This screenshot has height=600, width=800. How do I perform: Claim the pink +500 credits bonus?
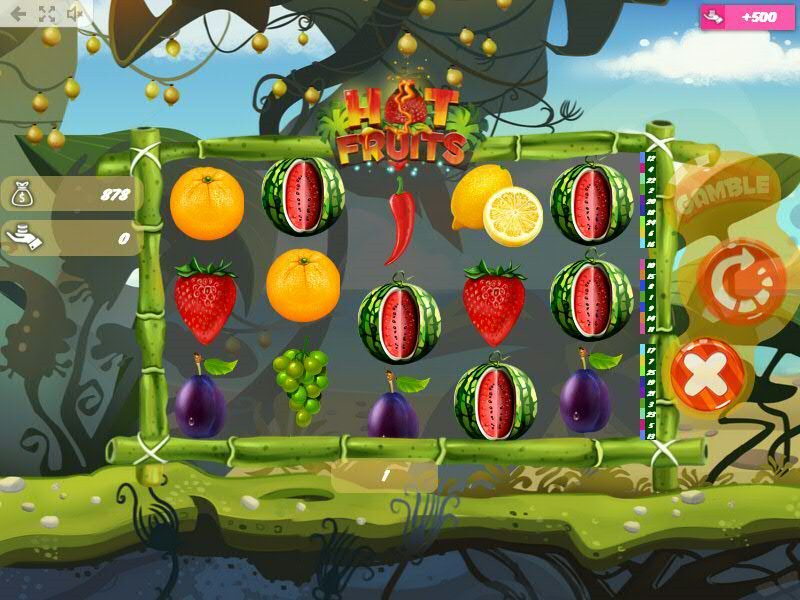pyautogui.click(x=740, y=17)
